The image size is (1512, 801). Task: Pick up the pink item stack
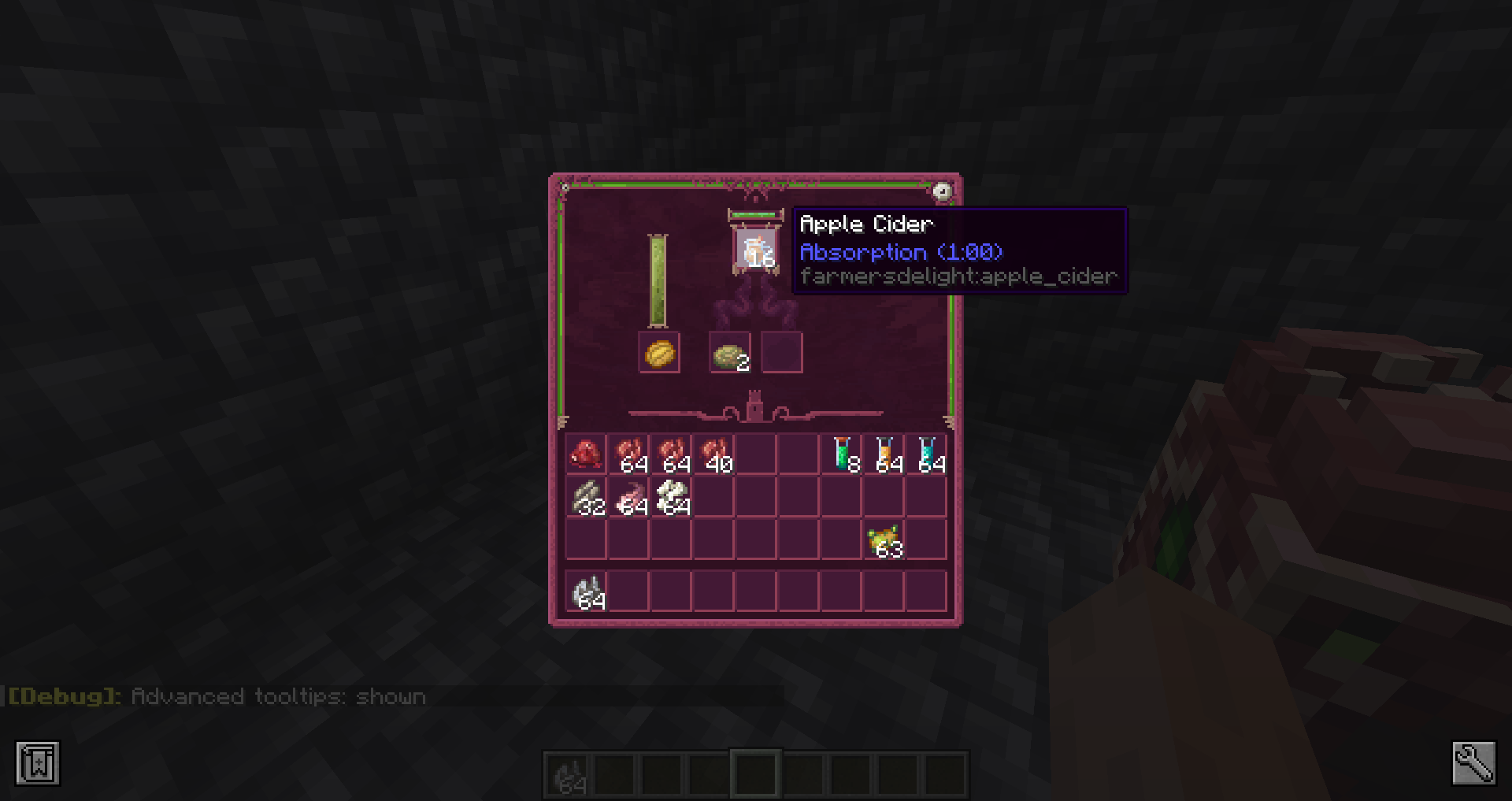(628, 498)
